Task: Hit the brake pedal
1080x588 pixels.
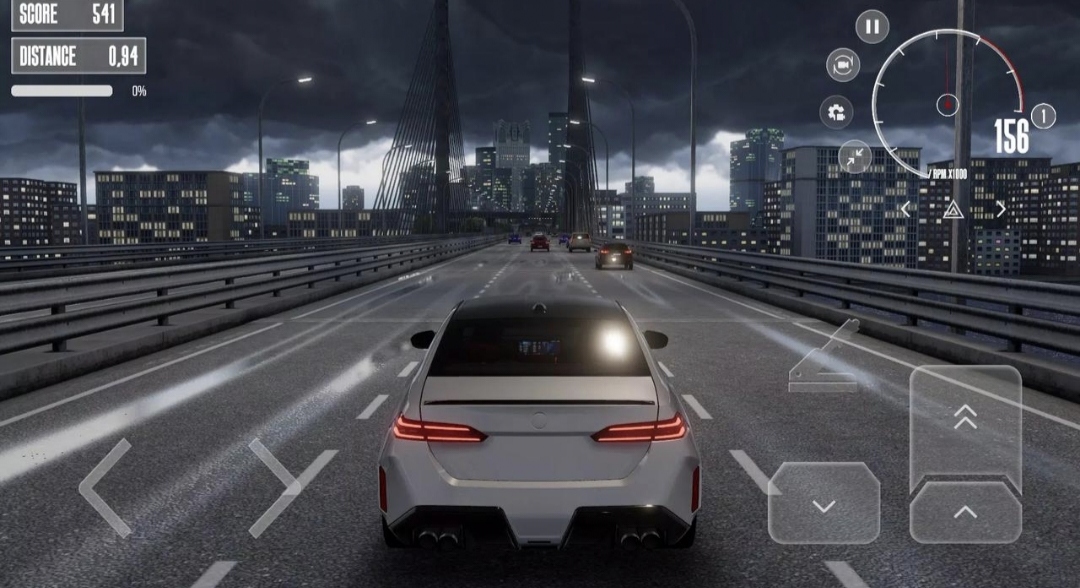Action: click(x=823, y=504)
